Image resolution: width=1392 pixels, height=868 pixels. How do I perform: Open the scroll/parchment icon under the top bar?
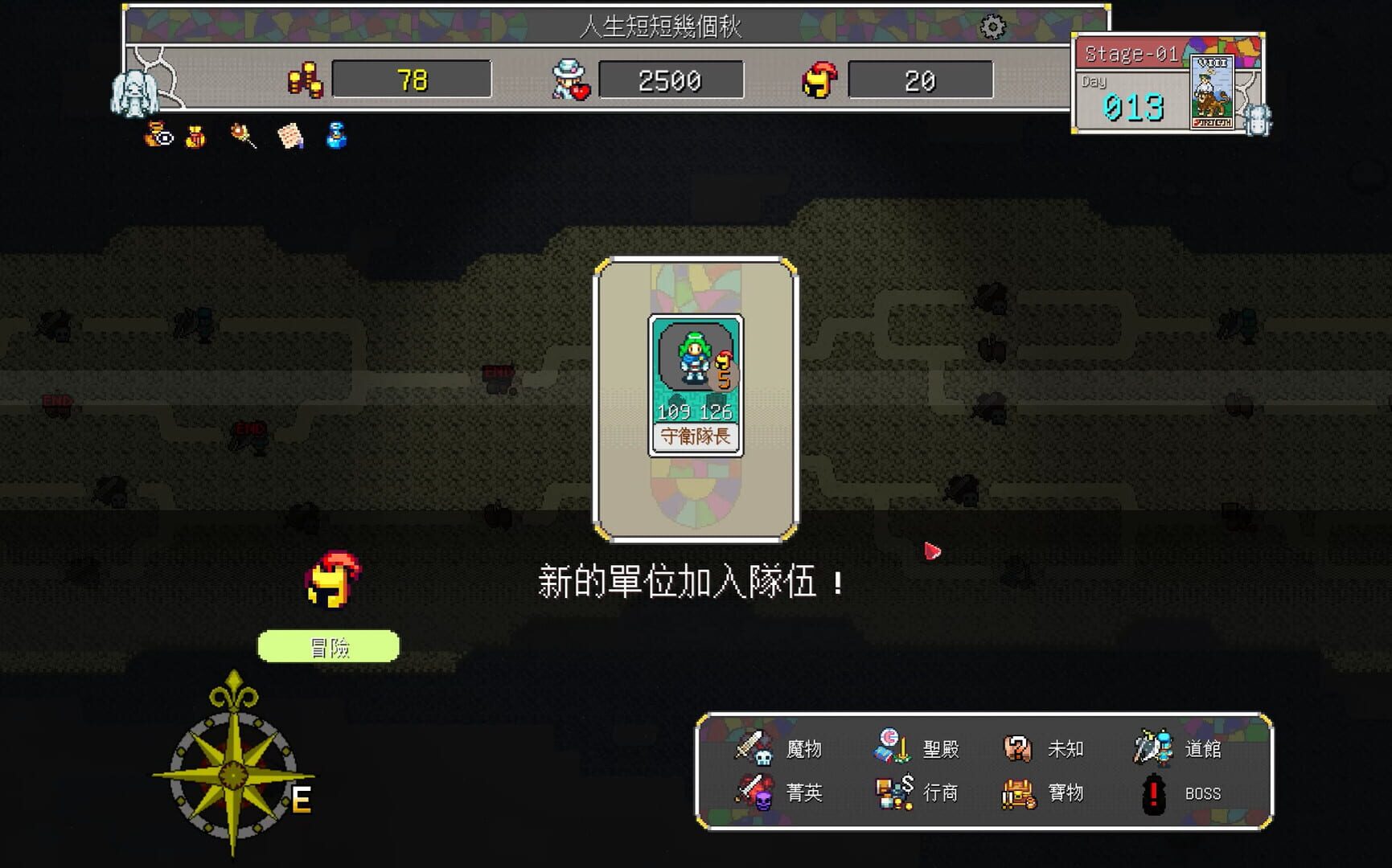[290, 137]
